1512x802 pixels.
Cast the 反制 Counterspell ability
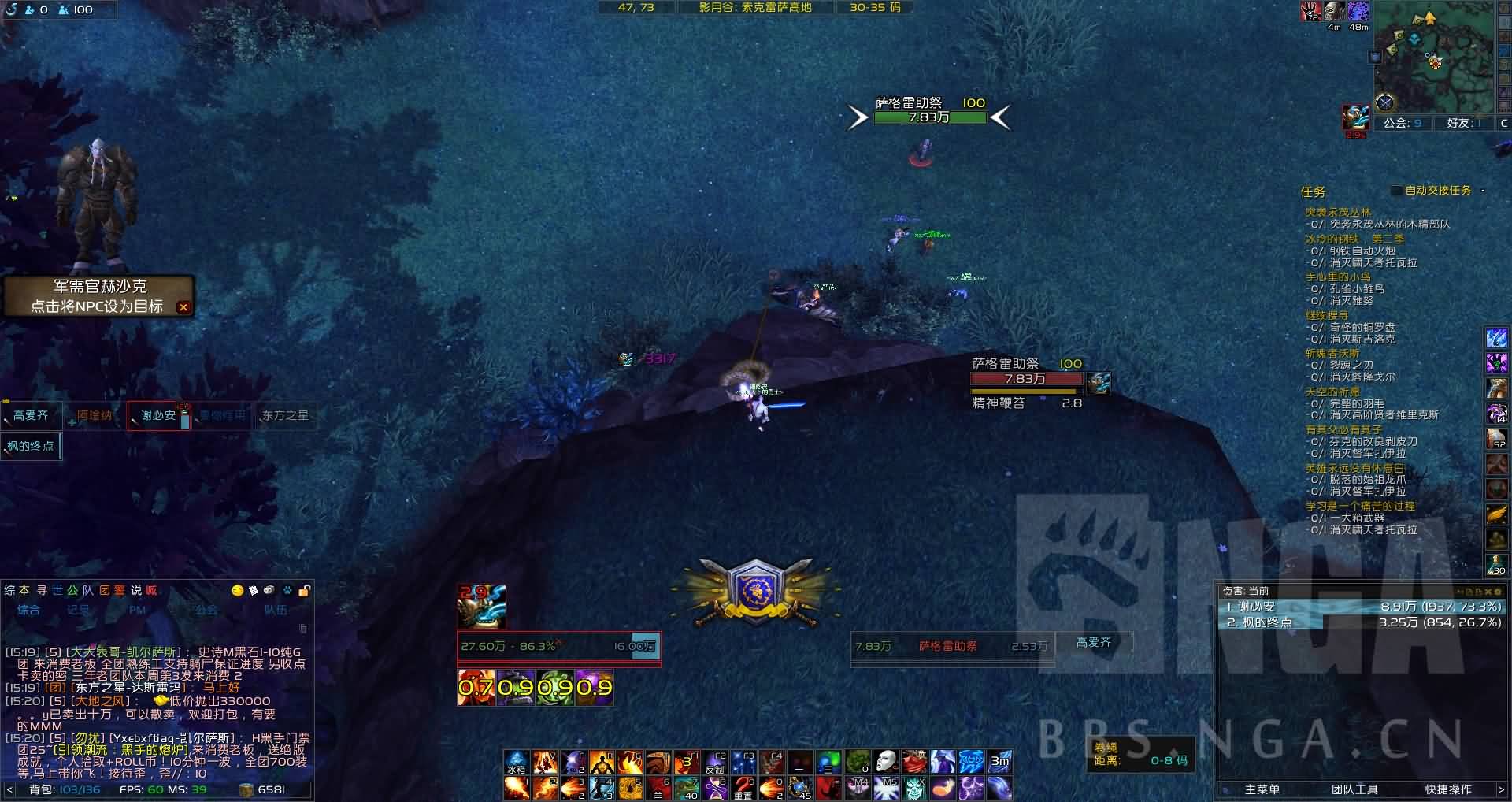[714, 763]
